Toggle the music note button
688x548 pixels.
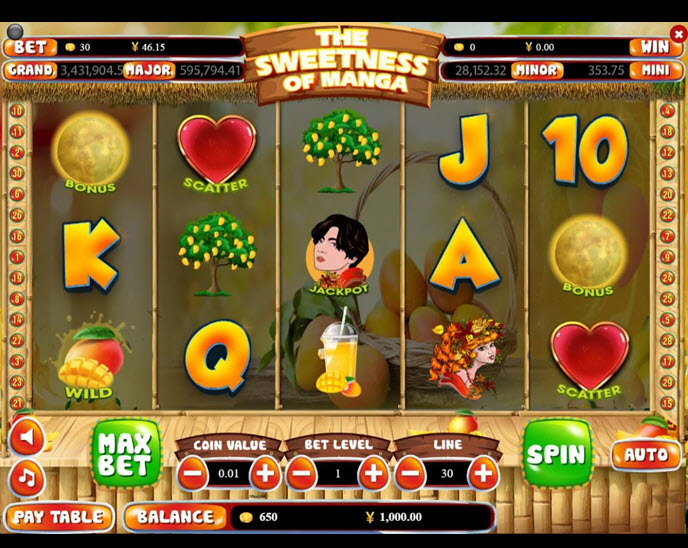click(27, 478)
